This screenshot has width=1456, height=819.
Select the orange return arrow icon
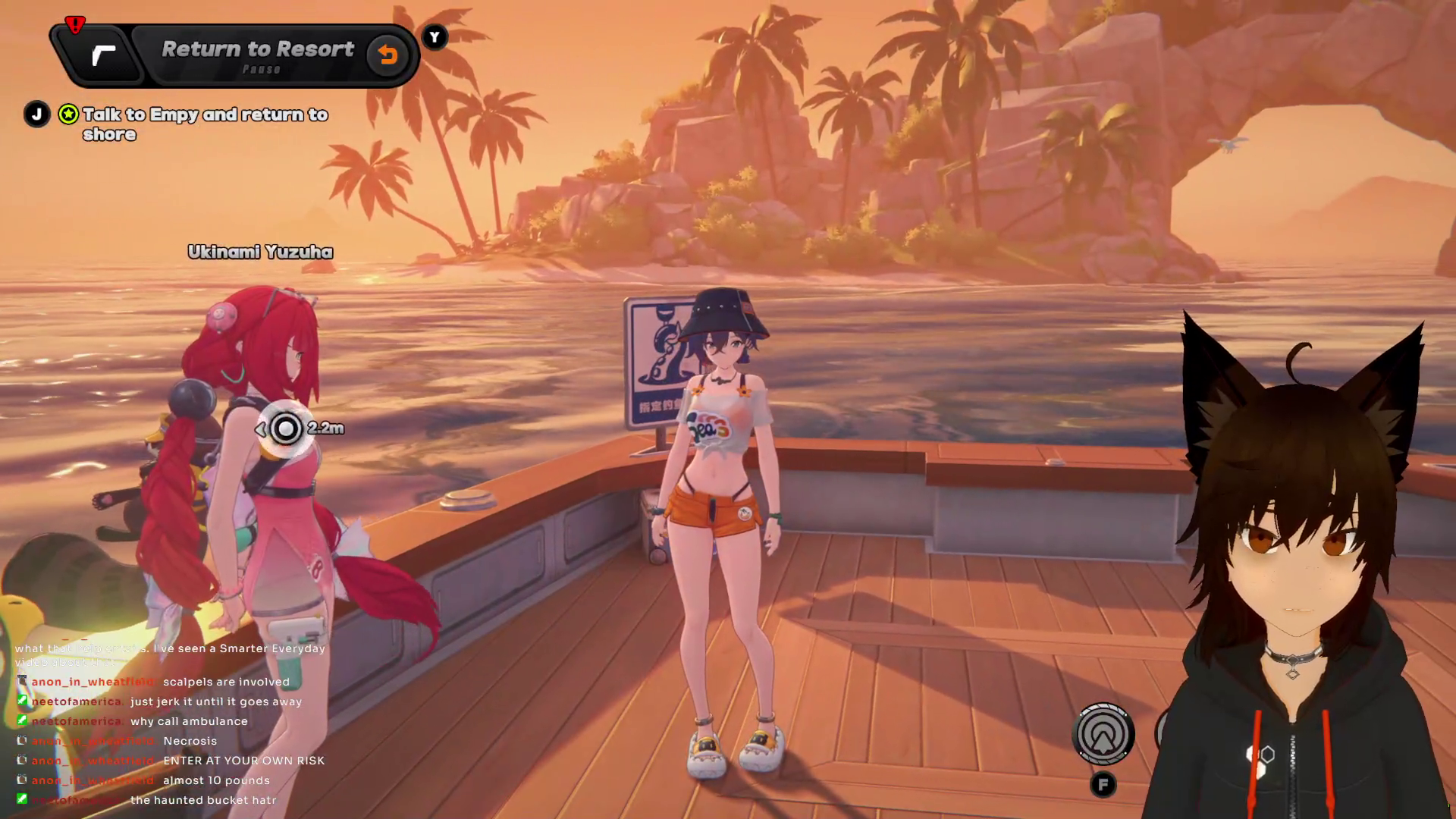coord(388,55)
